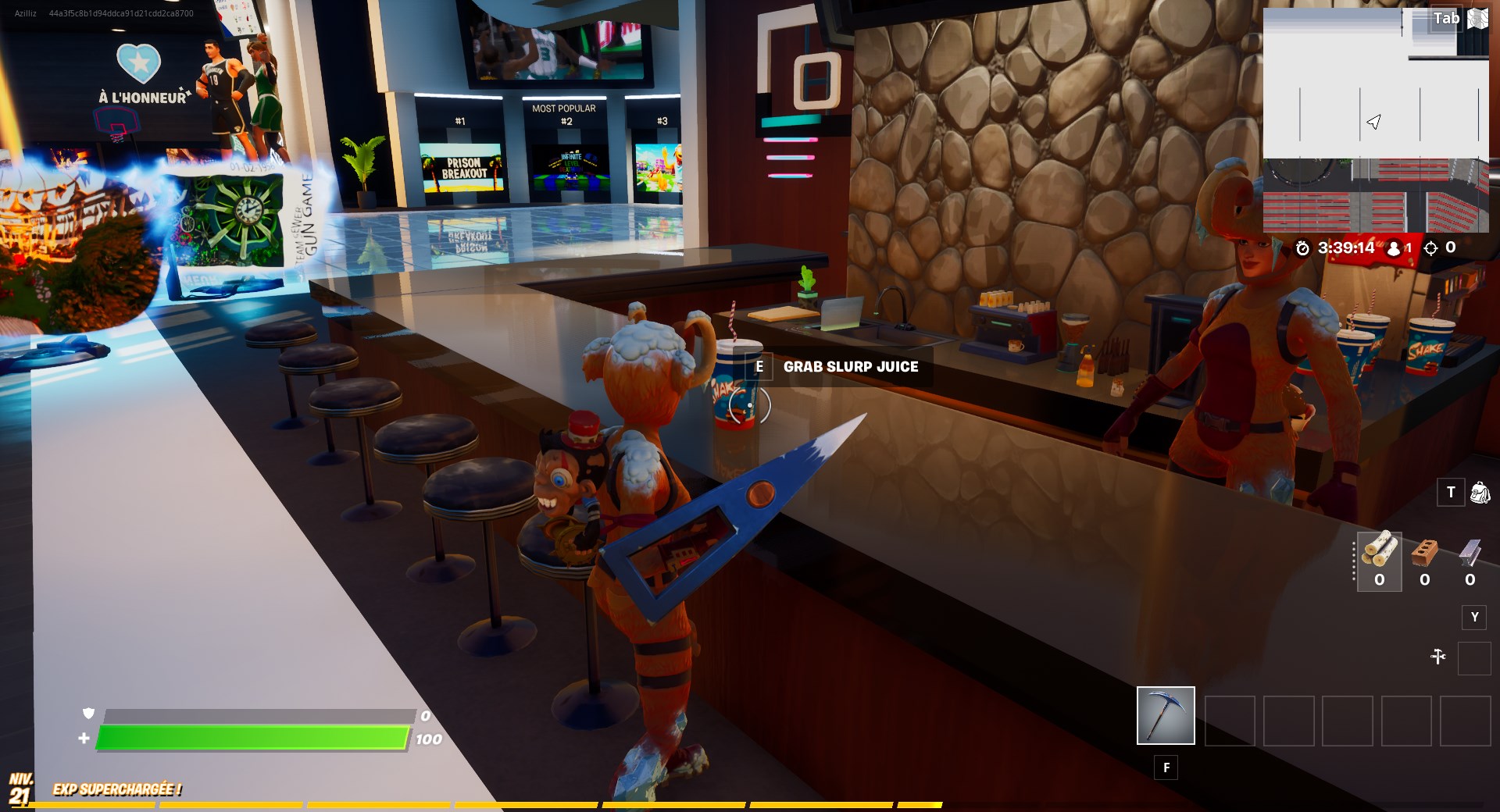Expand the F slot selector
The height and width of the screenshot is (812, 1500).
click(1166, 767)
